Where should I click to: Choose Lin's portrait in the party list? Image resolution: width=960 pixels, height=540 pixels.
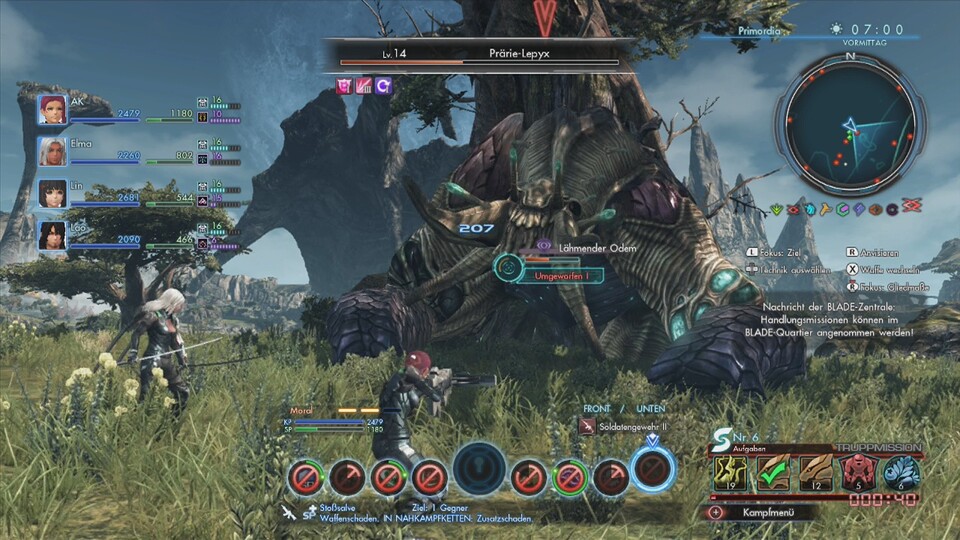tap(53, 193)
